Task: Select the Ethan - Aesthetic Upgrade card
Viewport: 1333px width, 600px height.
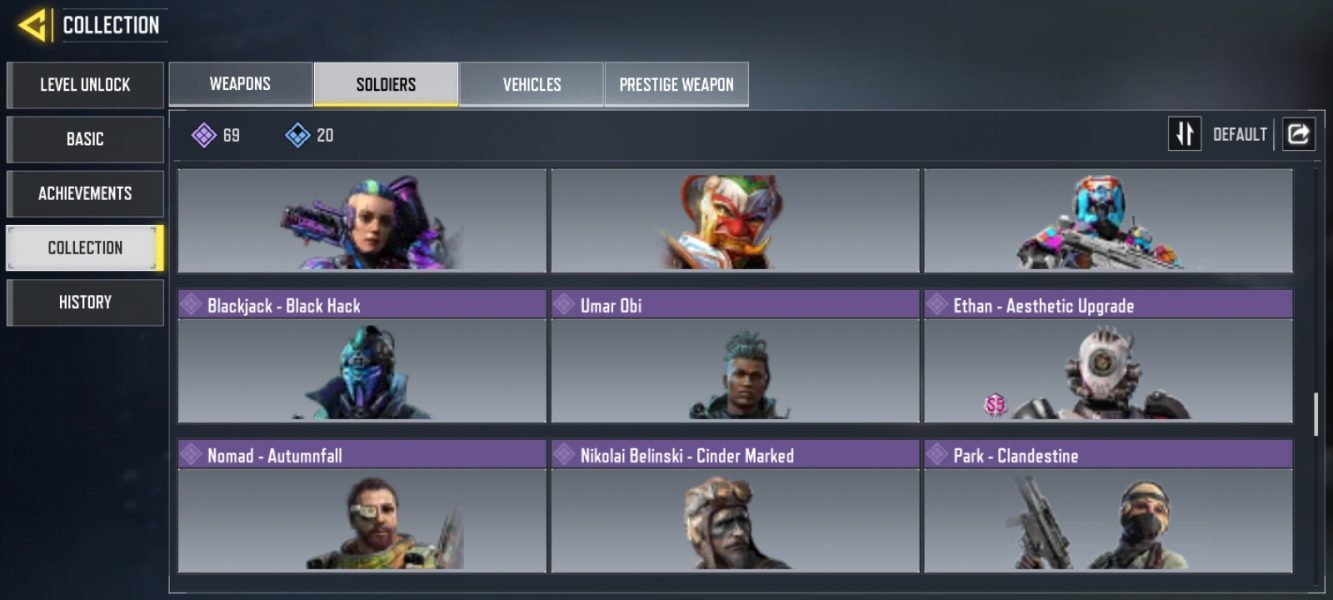Action: (x=1108, y=357)
